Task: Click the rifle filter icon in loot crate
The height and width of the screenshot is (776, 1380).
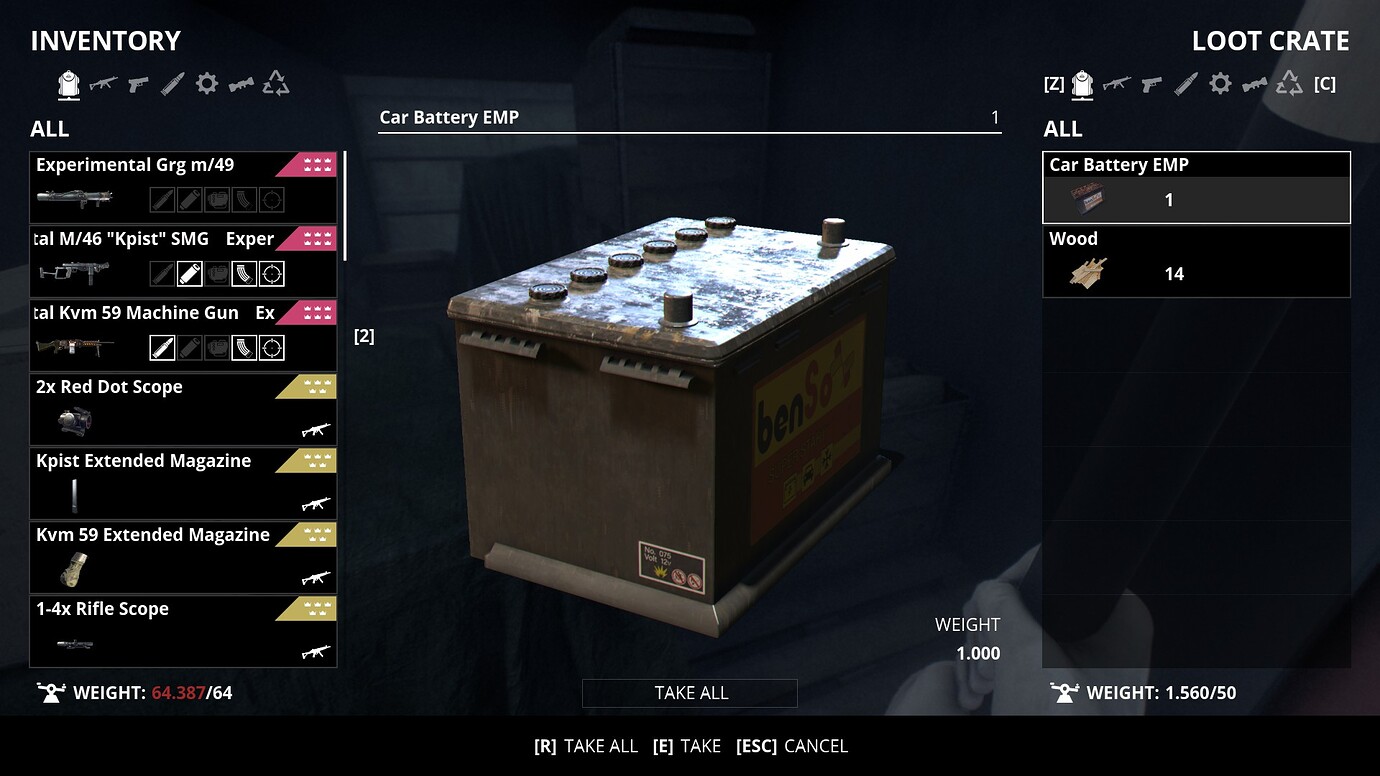Action: click(1116, 85)
